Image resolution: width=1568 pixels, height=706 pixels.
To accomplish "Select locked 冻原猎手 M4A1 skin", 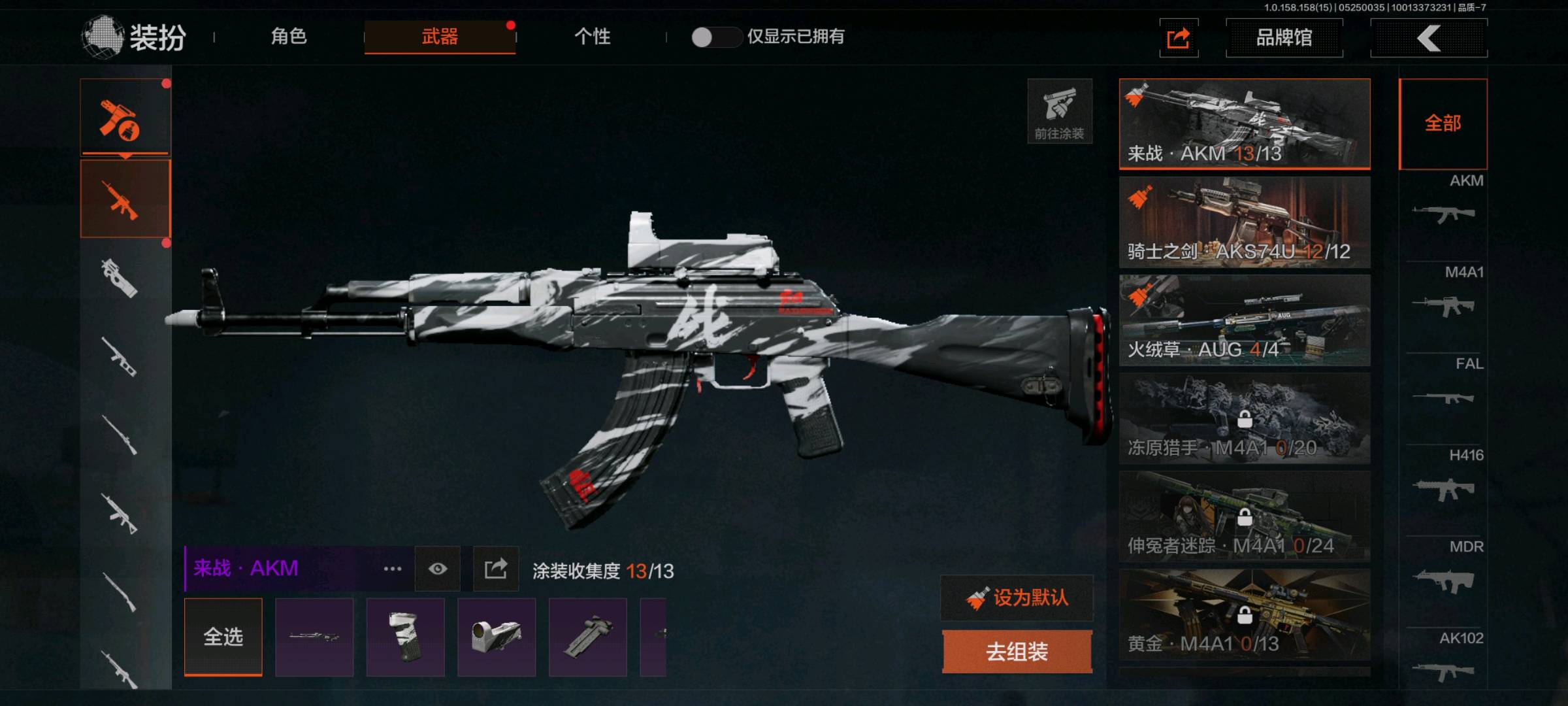I will tap(1245, 418).
